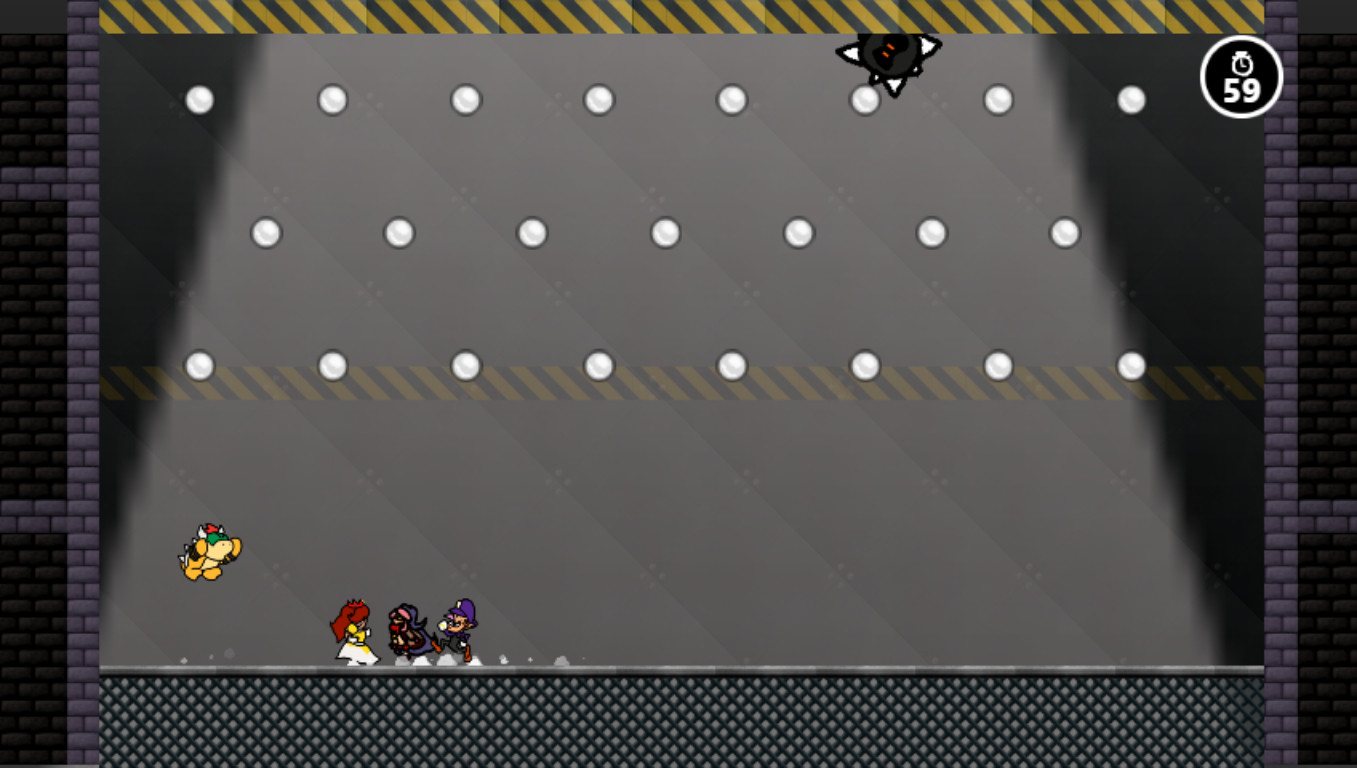Click the leftmost rivet in the top row

click(198, 98)
